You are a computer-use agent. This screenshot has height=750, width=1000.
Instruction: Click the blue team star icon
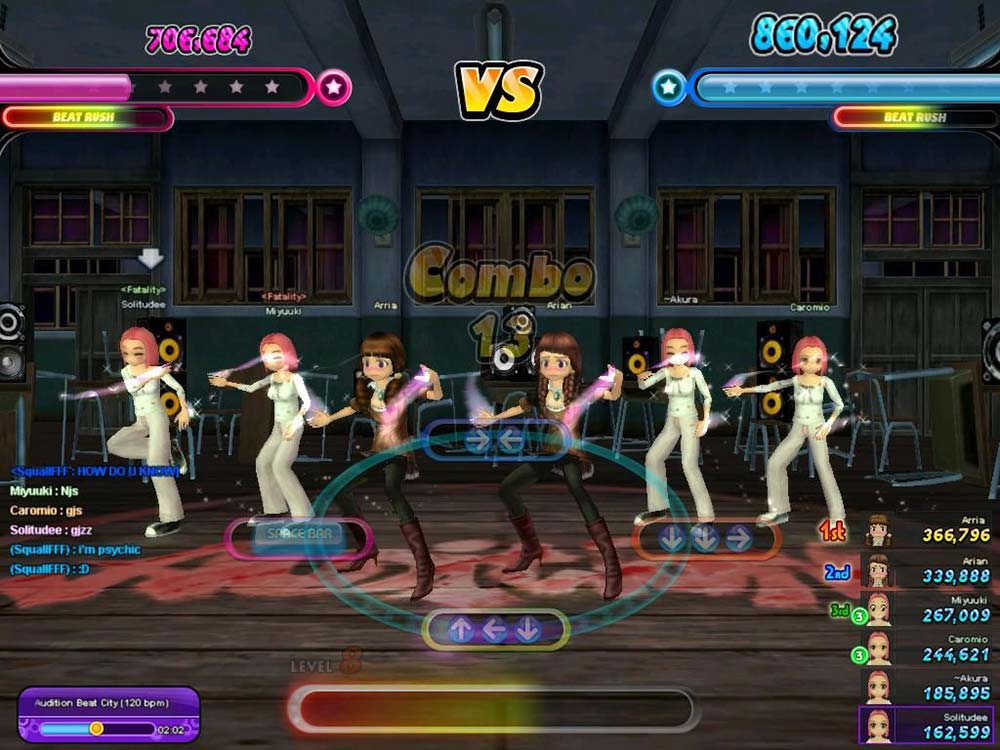point(669,88)
